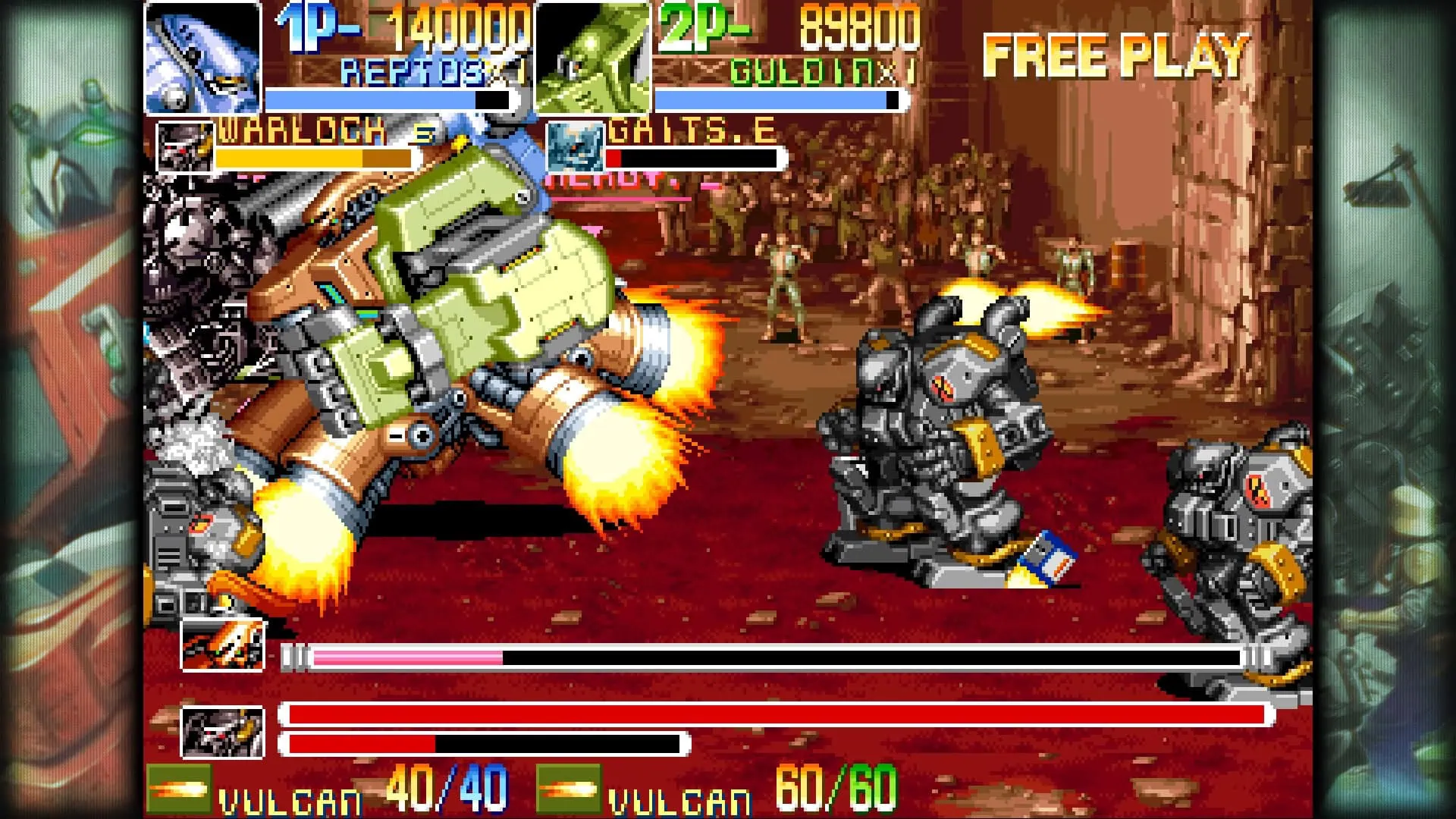Click the orange mech portrait beside pink gauge
Viewport: 1456px width, 819px height.
(x=223, y=645)
